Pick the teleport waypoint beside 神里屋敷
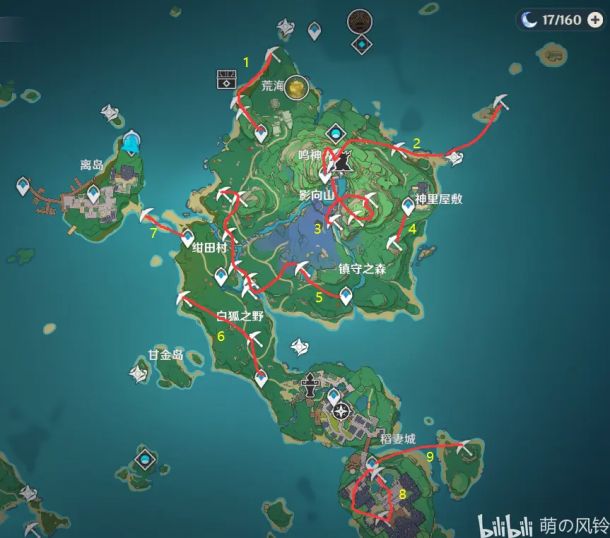Viewport: 610px width, 538px height. (x=408, y=206)
